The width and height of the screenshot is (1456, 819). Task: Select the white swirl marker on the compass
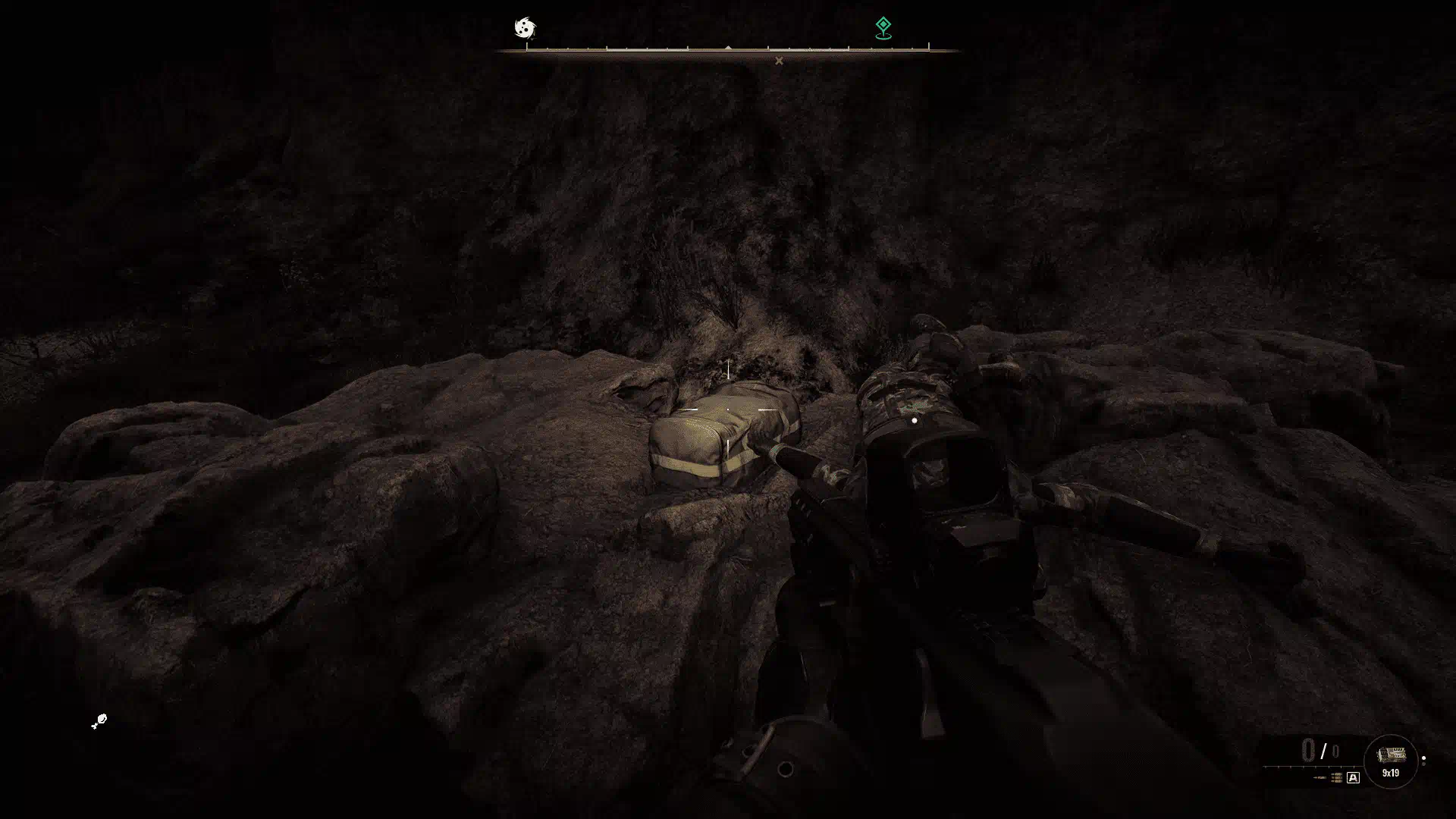pos(525,28)
